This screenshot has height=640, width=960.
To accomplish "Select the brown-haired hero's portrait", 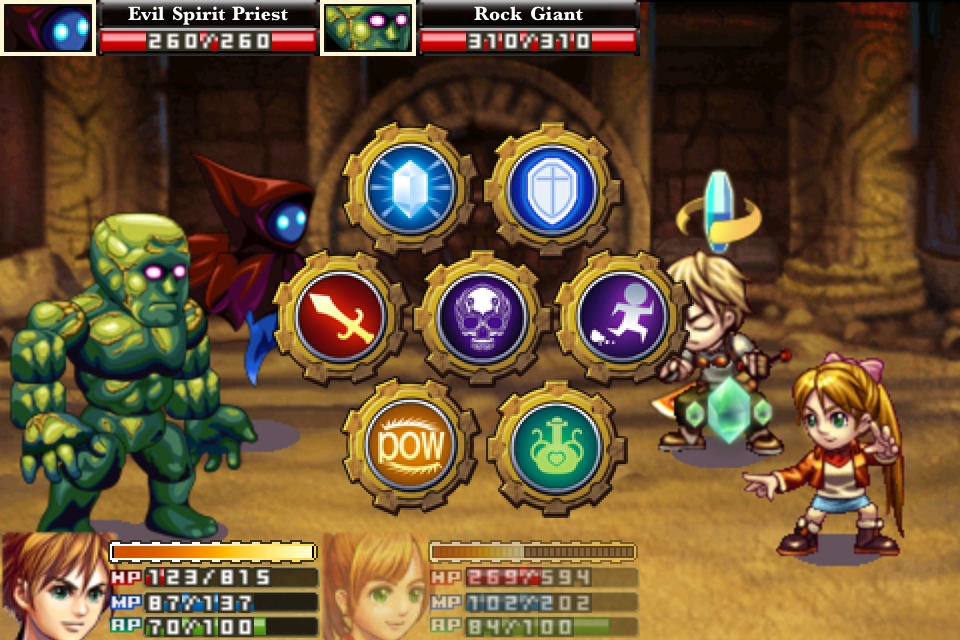I will [x=54, y=587].
